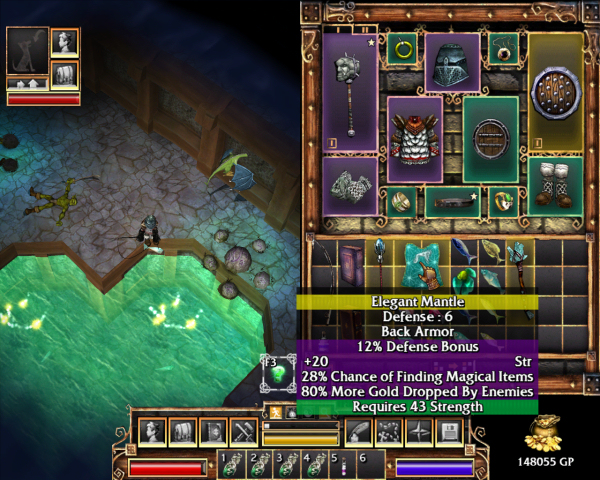Click the equipped boots slot
The image size is (600, 480).
coord(555,186)
